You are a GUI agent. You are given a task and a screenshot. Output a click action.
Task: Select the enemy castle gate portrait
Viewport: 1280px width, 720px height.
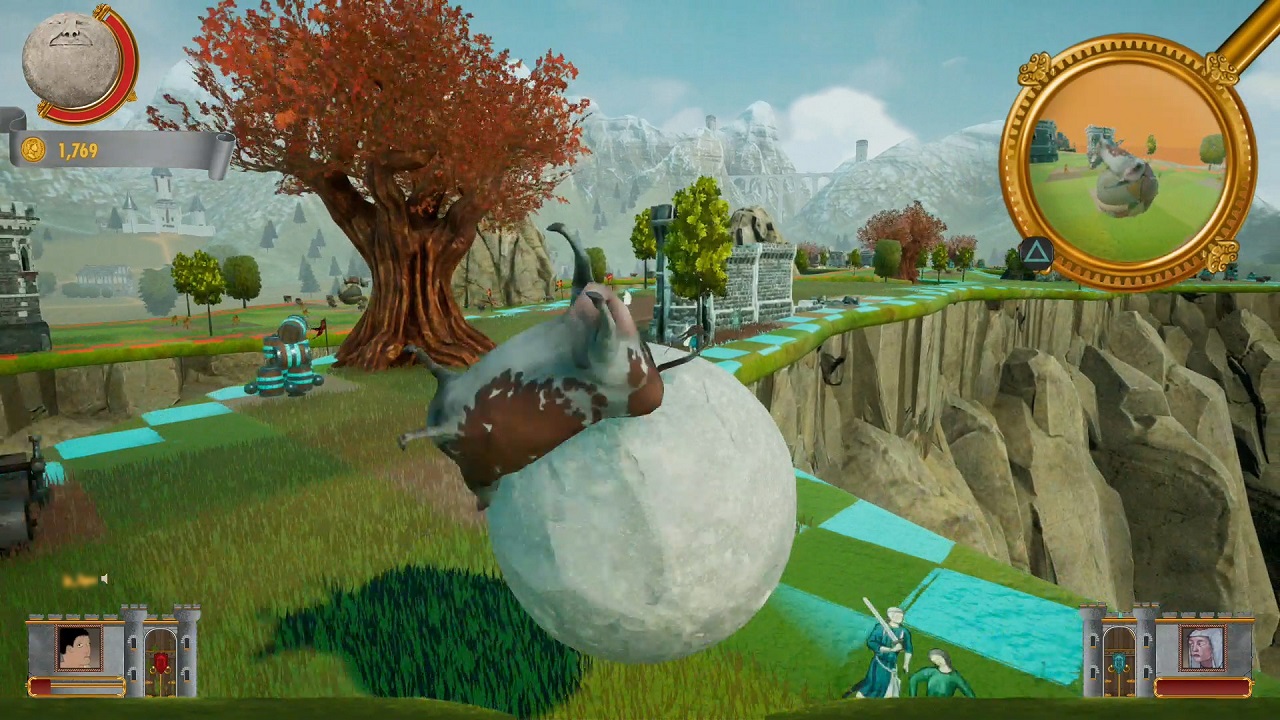point(1201,648)
